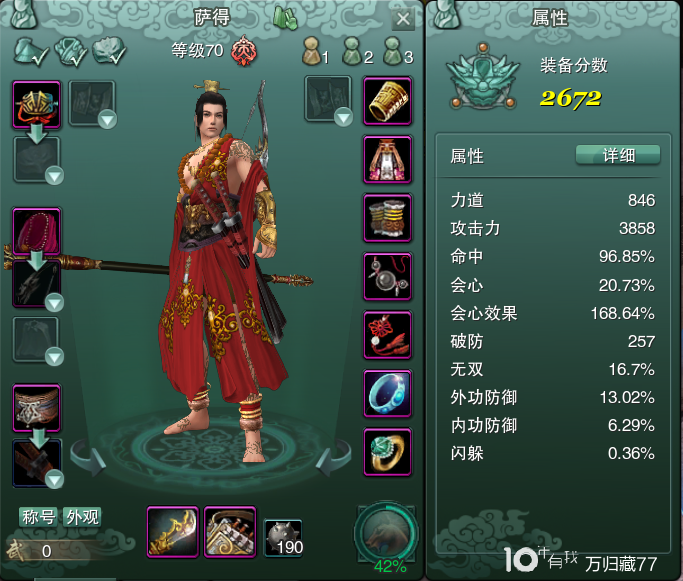Screen dimensions: 683x581
Task: Open the 详细 detailed attributes view
Action: [618, 155]
